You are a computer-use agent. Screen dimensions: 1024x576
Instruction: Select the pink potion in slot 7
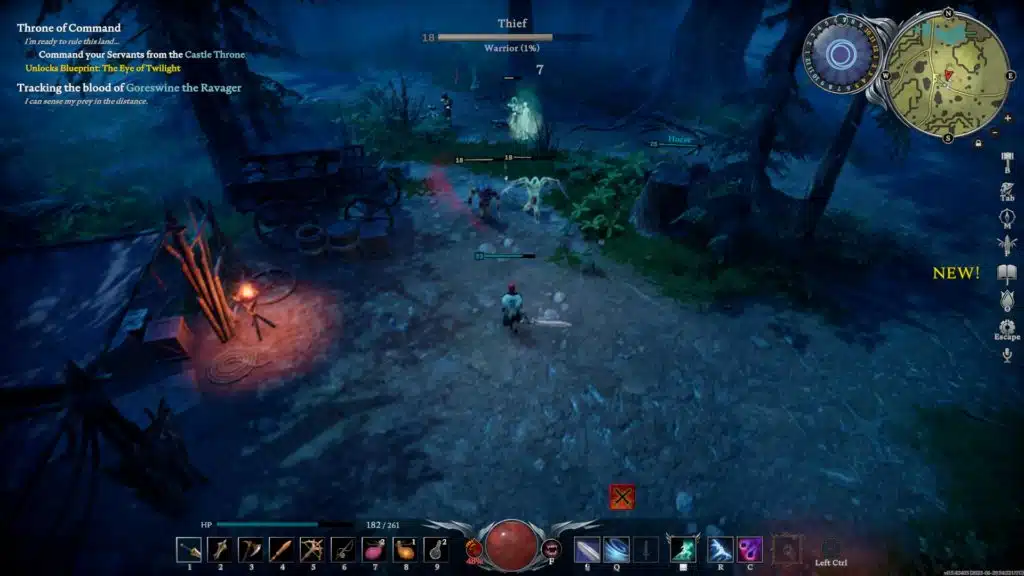tap(374, 549)
